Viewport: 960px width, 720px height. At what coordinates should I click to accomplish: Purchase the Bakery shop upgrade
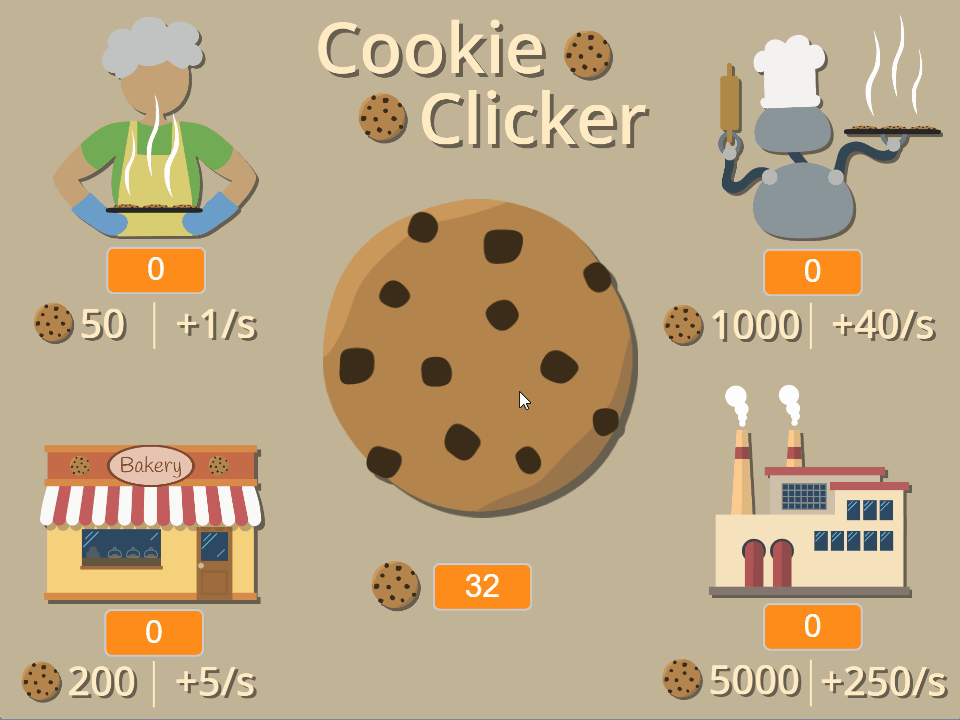pos(151,523)
